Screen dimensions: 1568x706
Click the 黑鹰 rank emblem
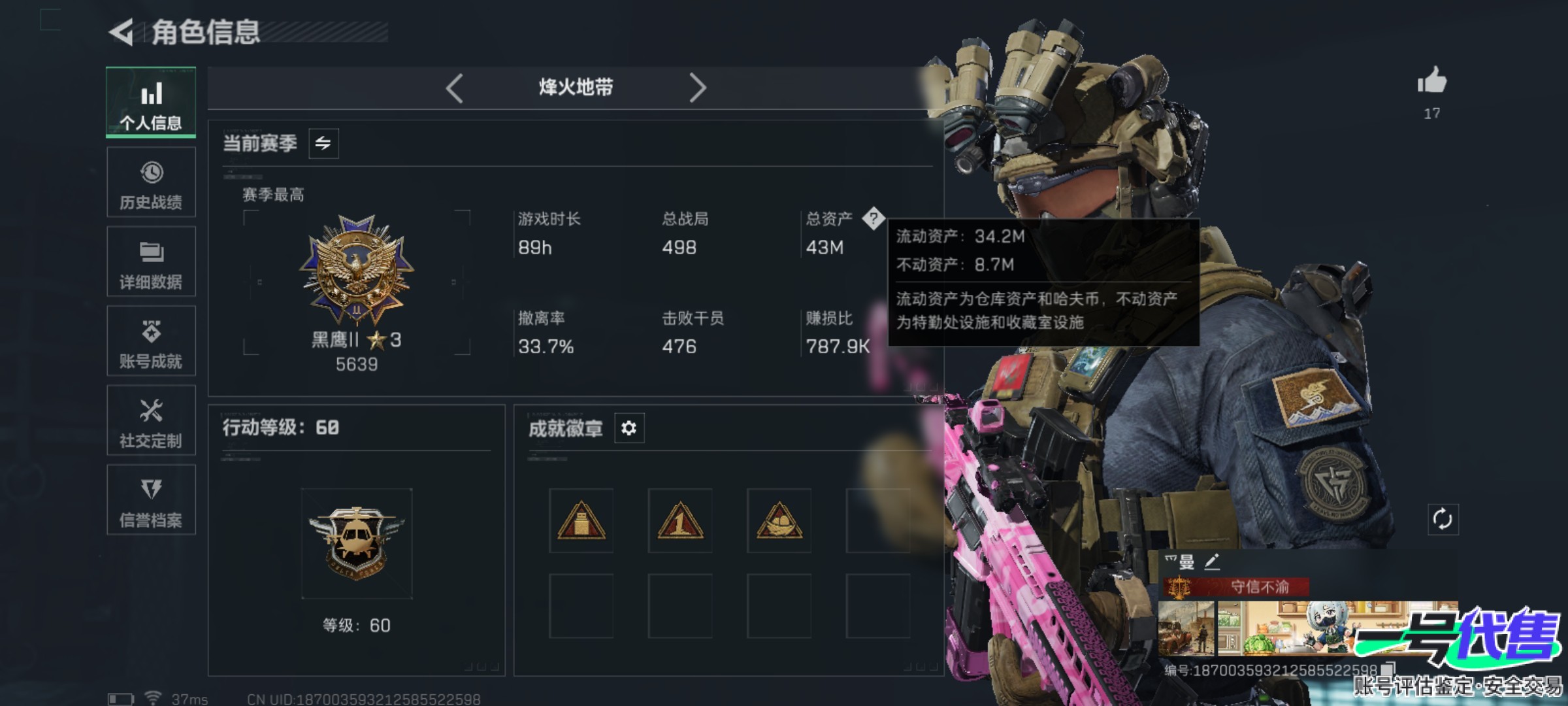[x=356, y=269]
